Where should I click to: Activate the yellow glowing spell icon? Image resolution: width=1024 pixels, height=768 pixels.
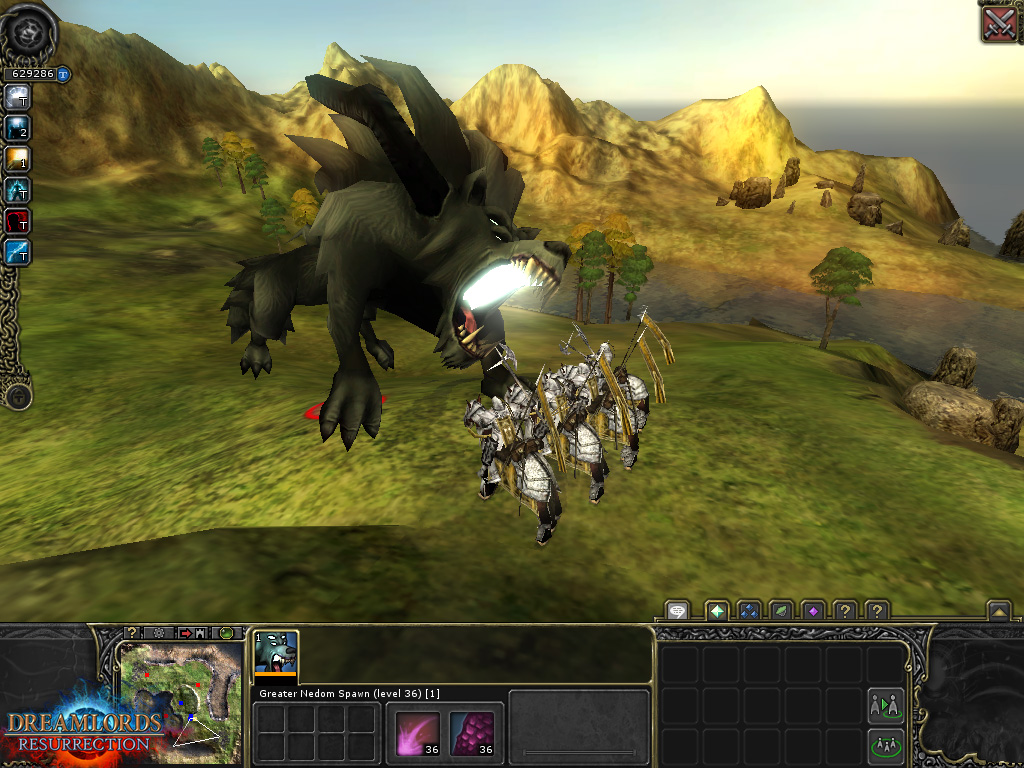click(17, 158)
